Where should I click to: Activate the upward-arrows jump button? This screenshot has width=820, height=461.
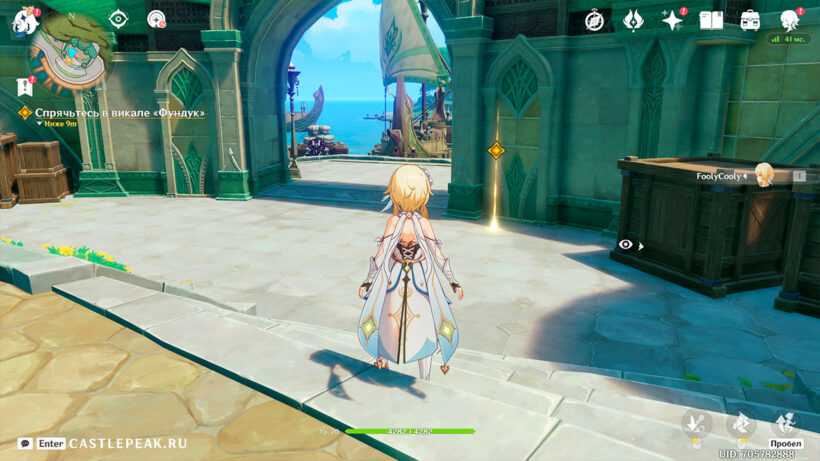click(786, 422)
